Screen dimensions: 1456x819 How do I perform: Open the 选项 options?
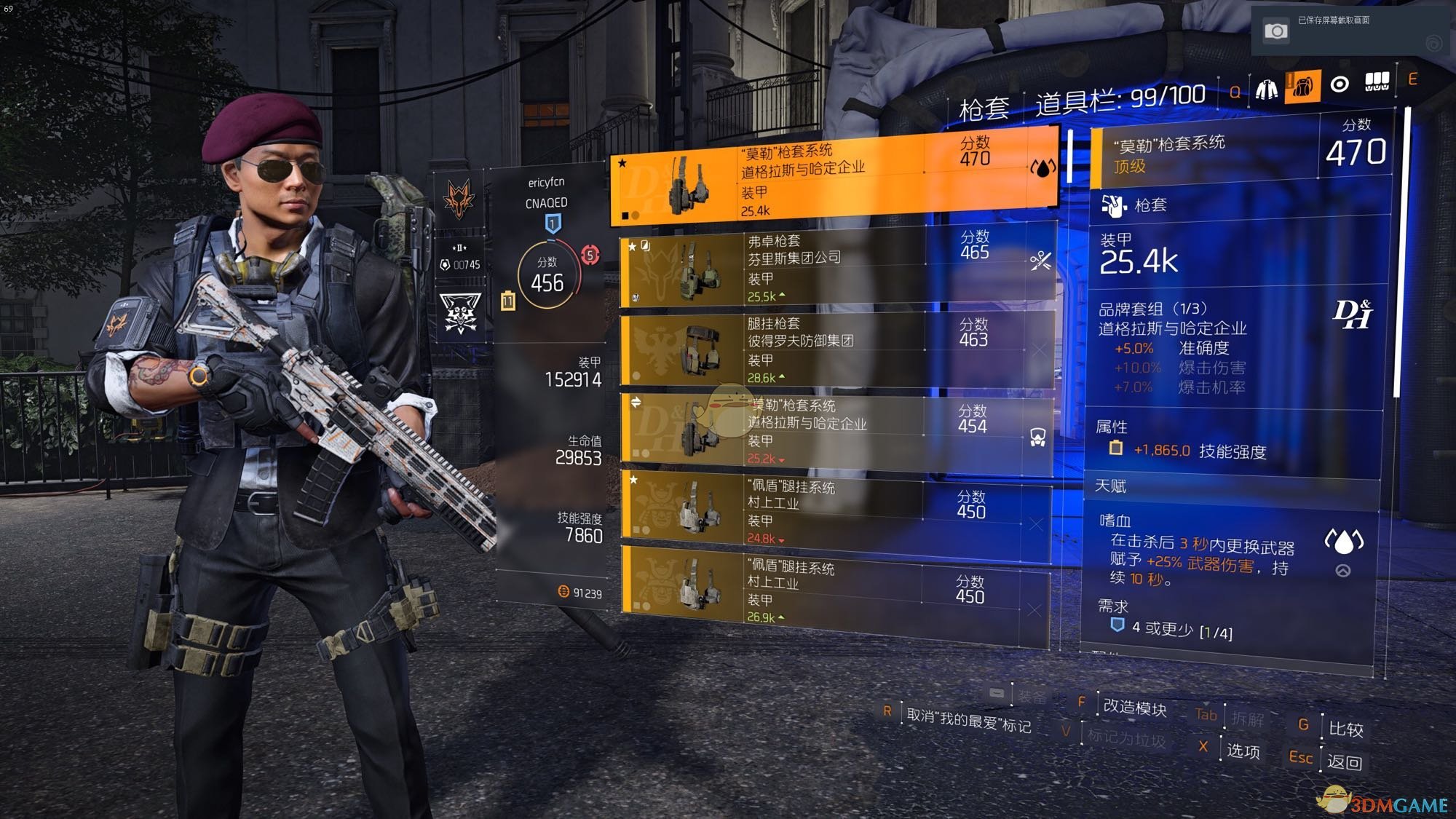(1243, 751)
